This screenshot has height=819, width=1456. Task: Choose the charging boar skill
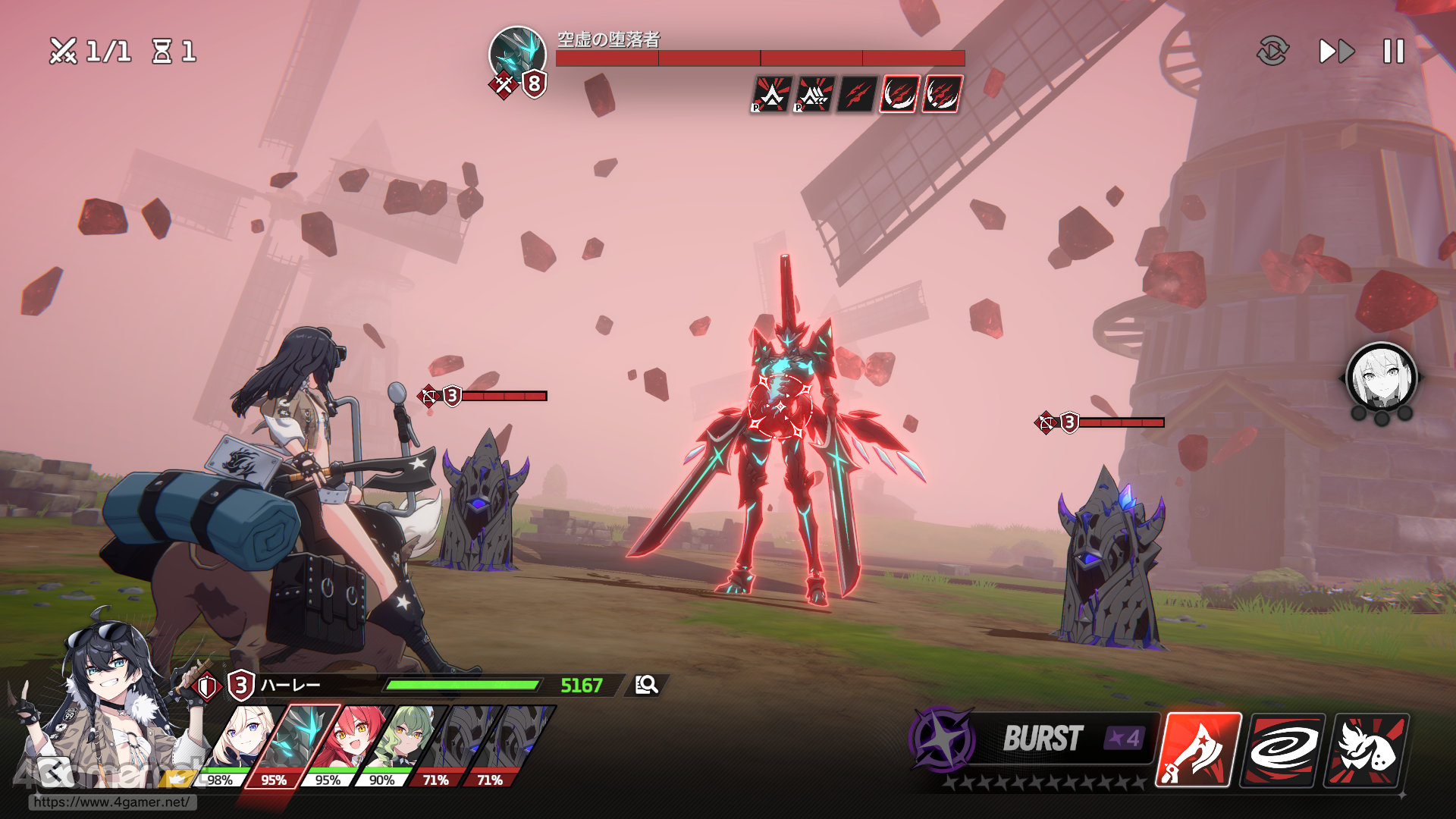pos(1367,749)
